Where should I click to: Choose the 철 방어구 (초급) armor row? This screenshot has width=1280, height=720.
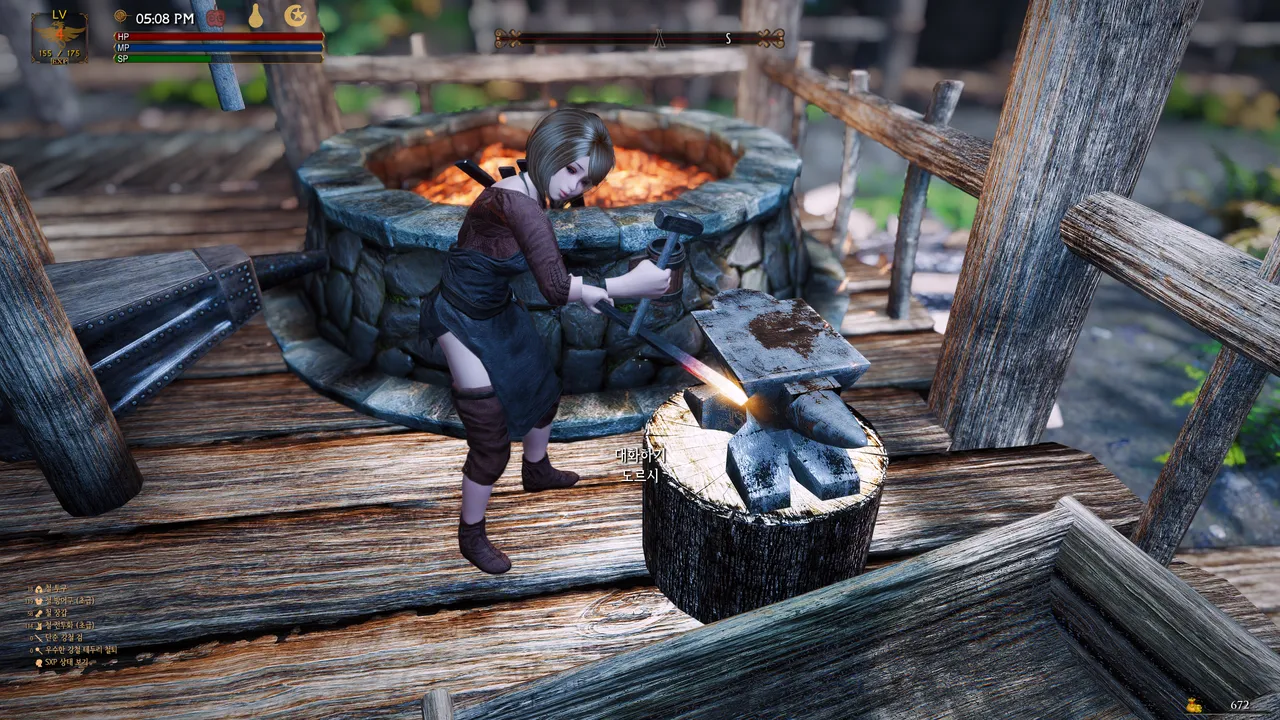70,601
